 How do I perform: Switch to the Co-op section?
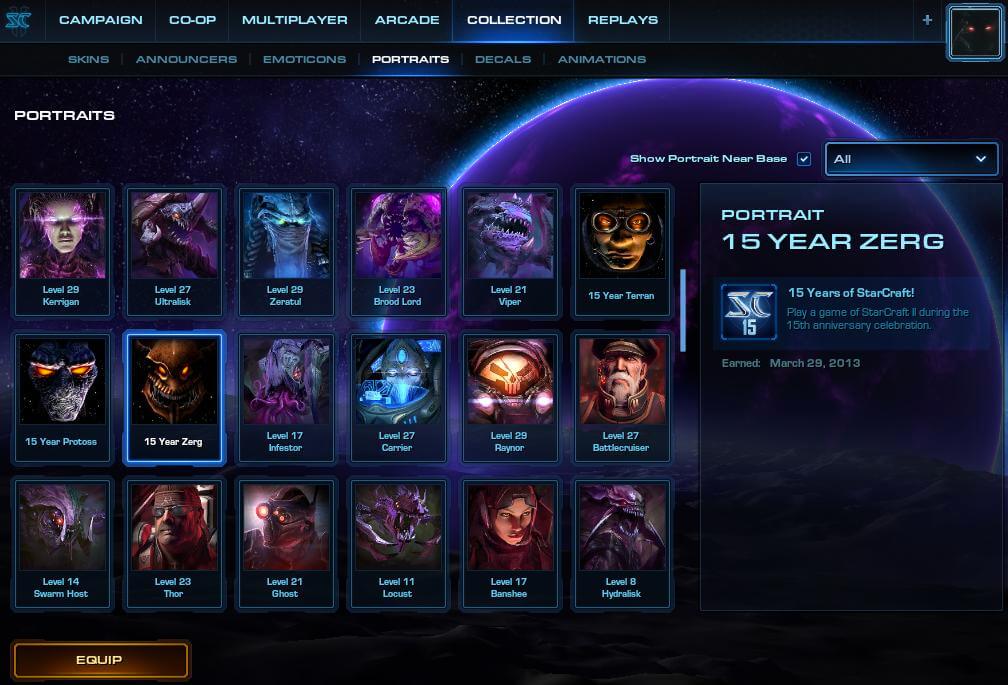192,20
